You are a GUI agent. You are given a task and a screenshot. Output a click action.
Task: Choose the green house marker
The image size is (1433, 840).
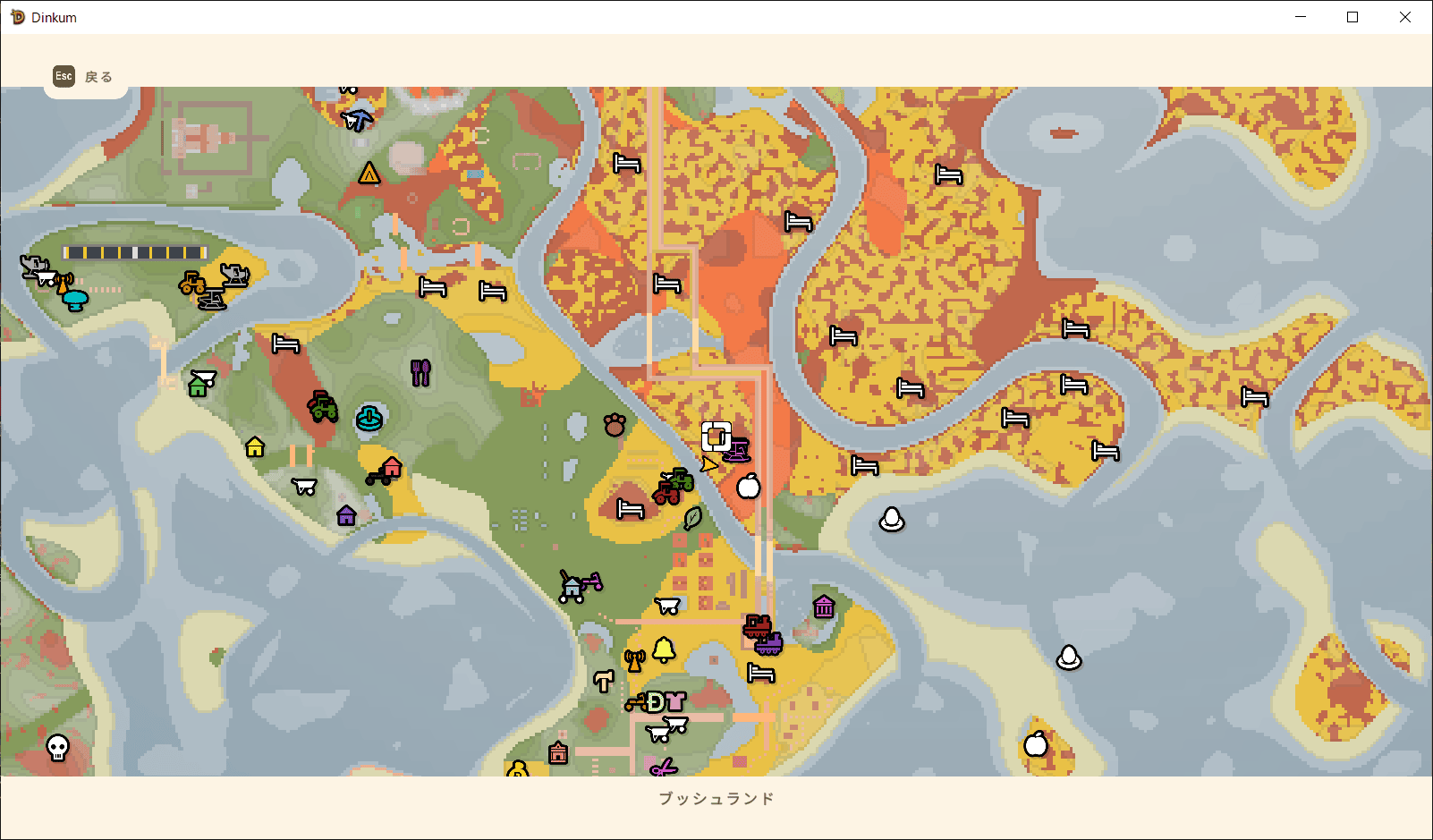click(x=198, y=386)
